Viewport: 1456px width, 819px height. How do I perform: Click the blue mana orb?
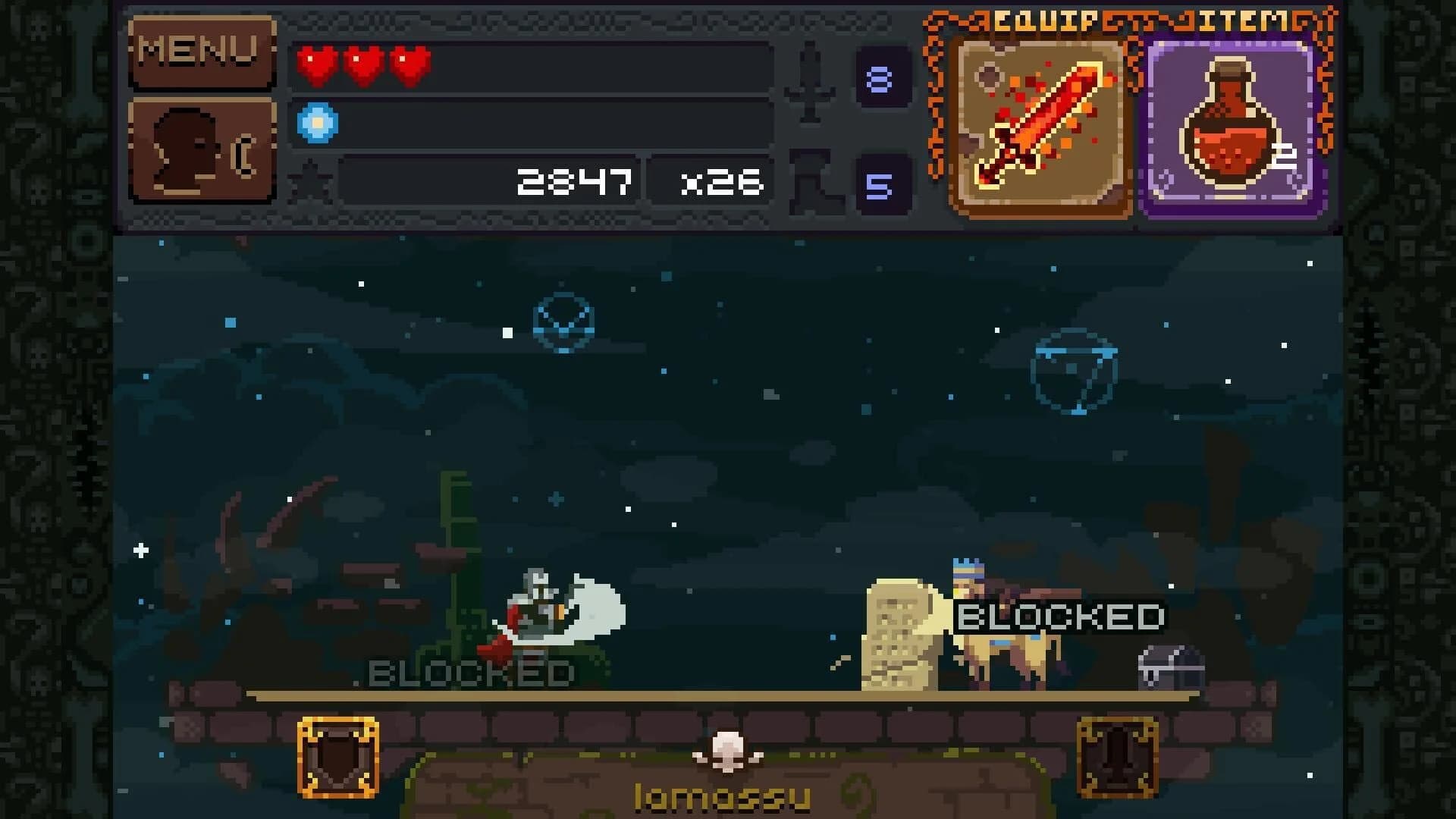click(x=318, y=121)
